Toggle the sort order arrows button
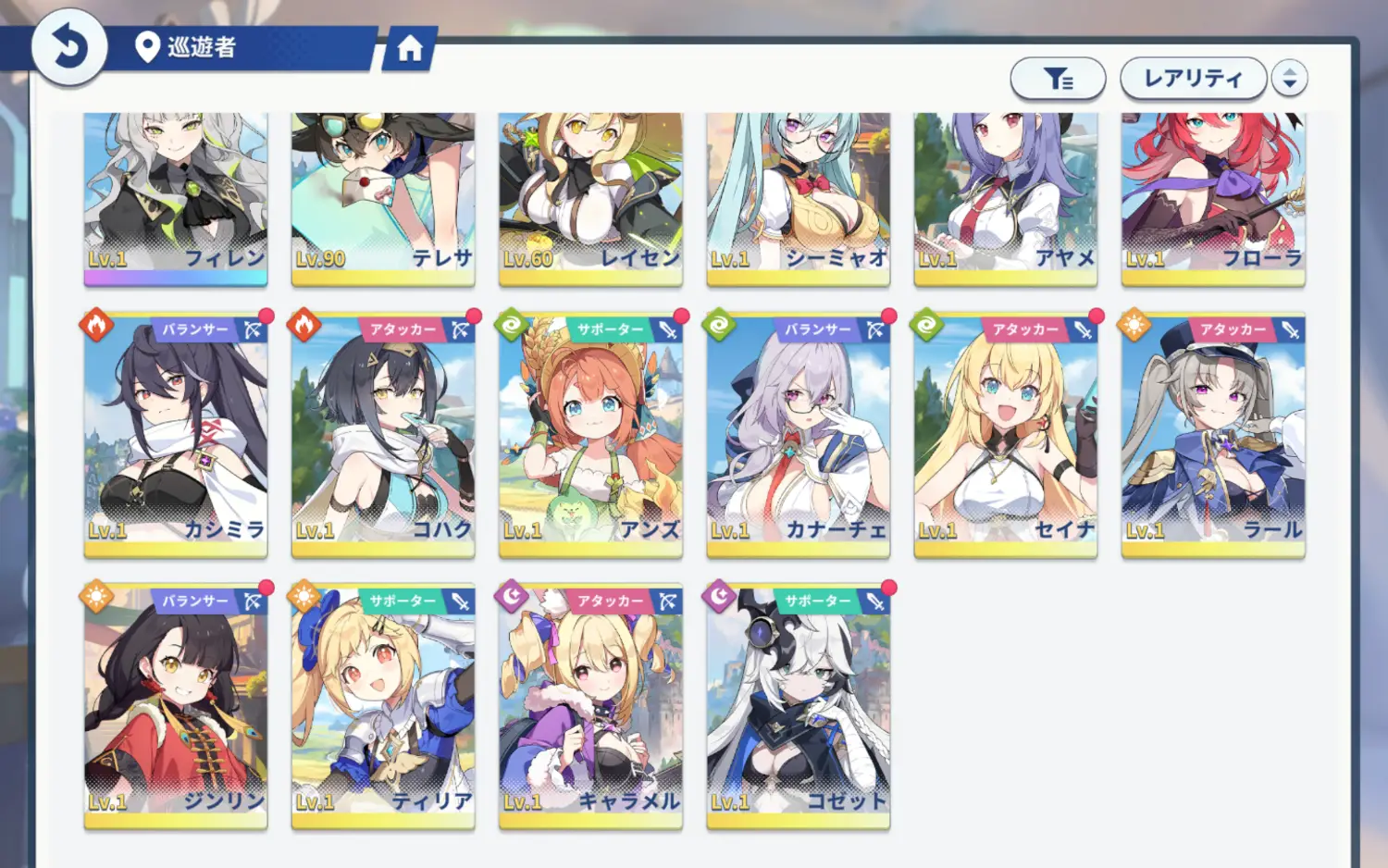Screen dimensions: 1388x868 click(1289, 79)
